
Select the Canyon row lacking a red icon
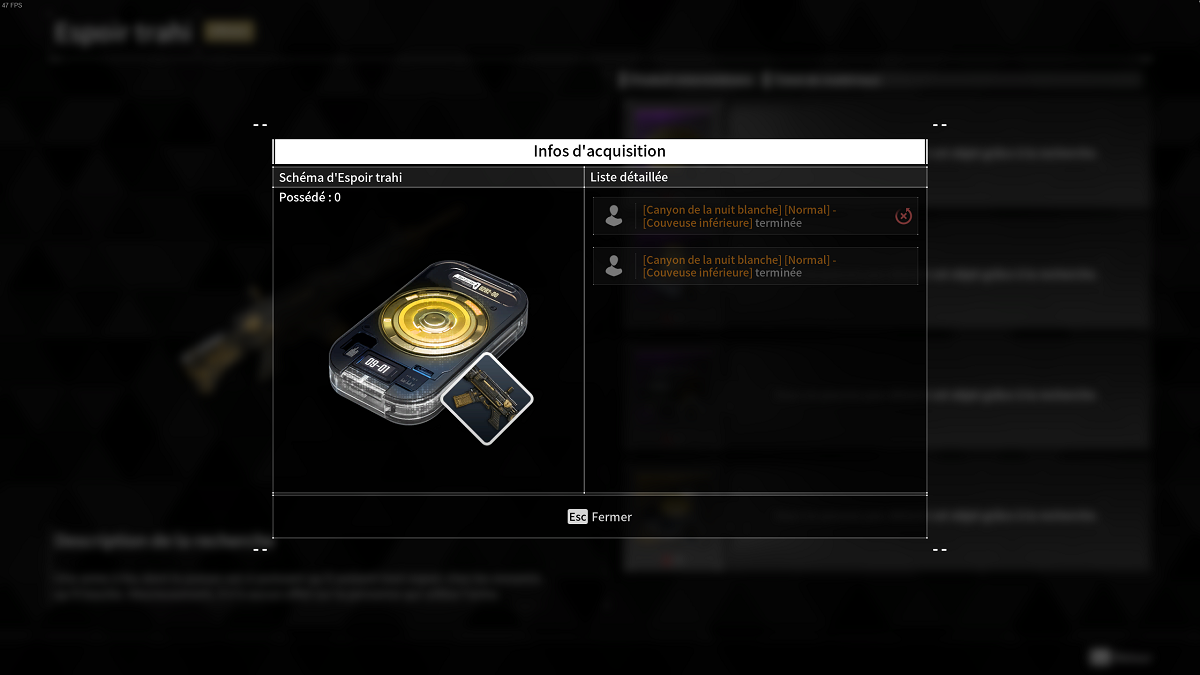(x=755, y=266)
